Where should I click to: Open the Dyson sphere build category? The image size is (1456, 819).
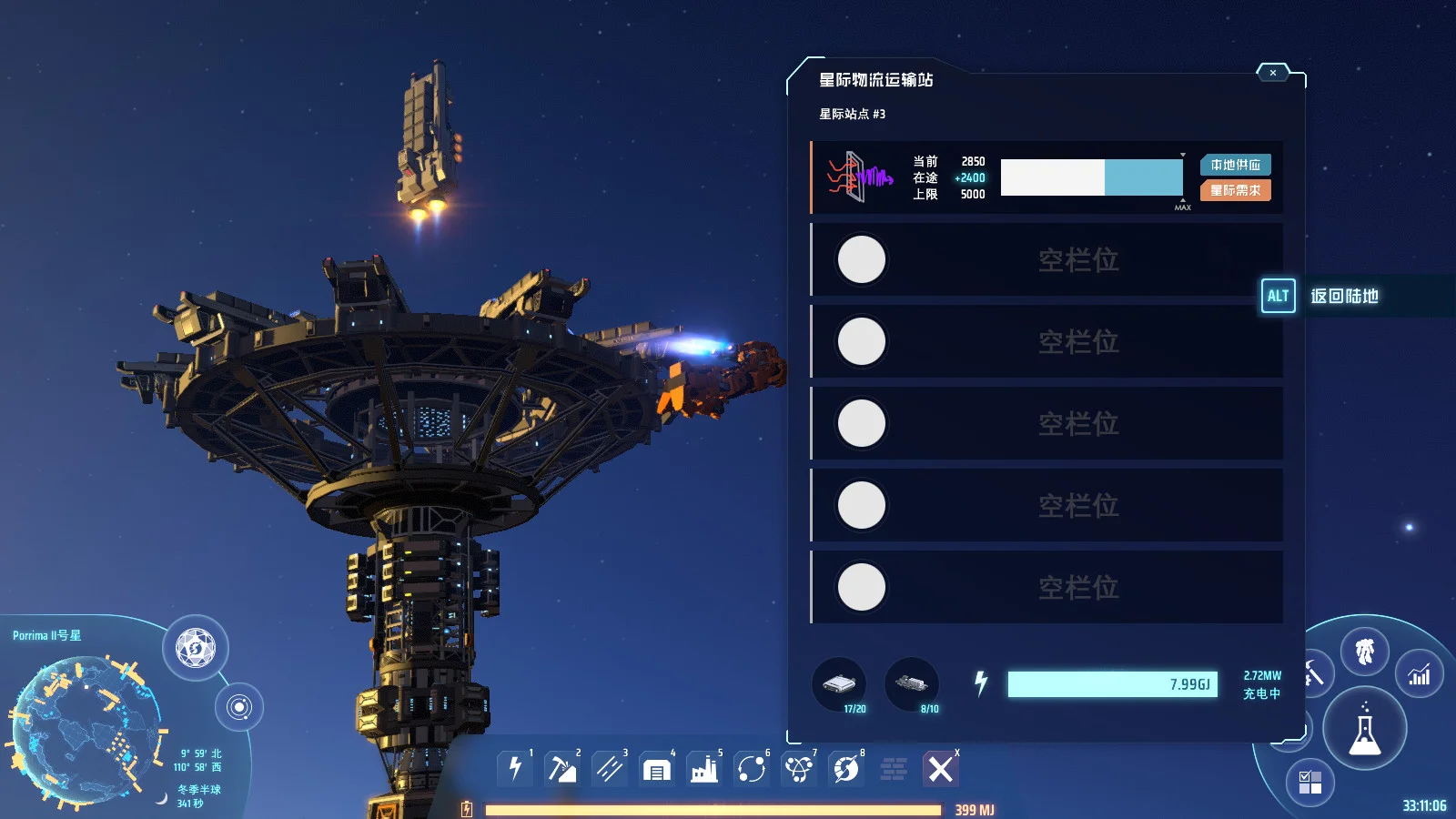coord(847,769)
